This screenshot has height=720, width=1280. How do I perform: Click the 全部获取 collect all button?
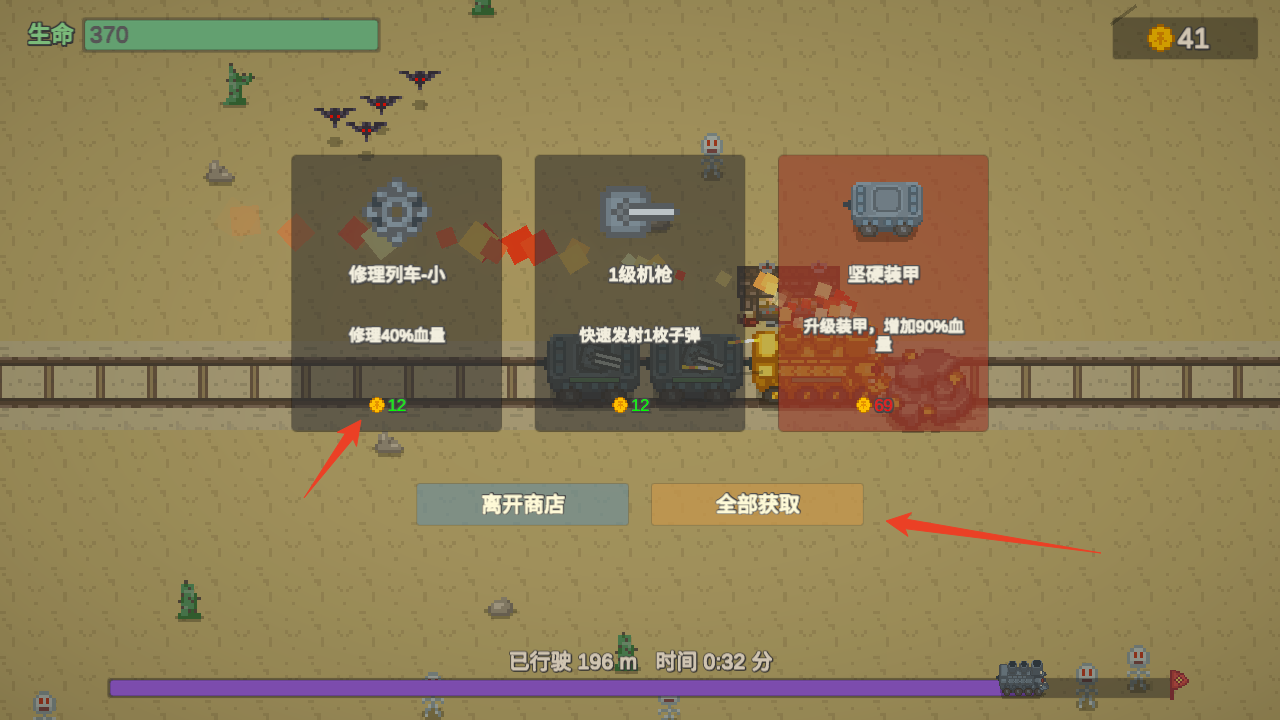coord(757,504)
